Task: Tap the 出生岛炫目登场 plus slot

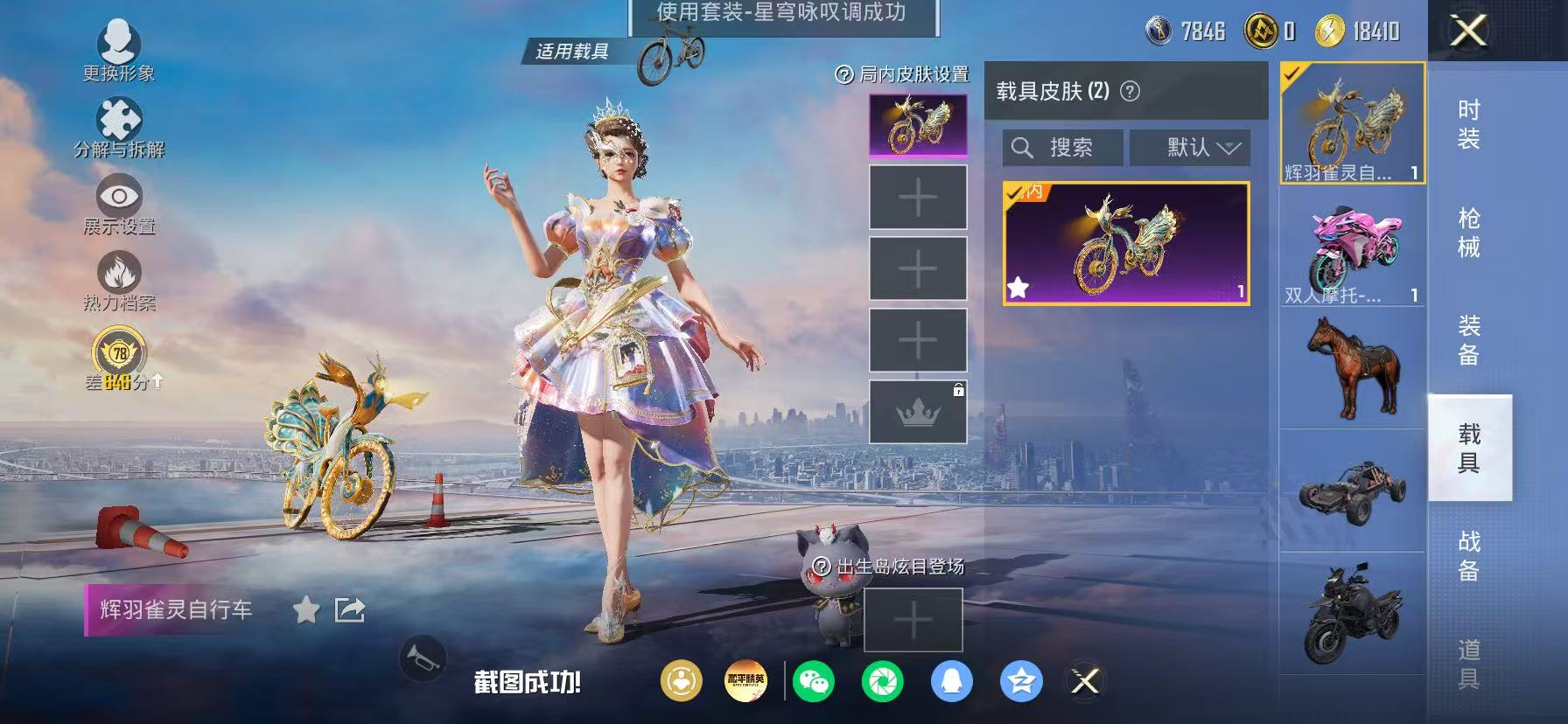Action: pos(913,618)
